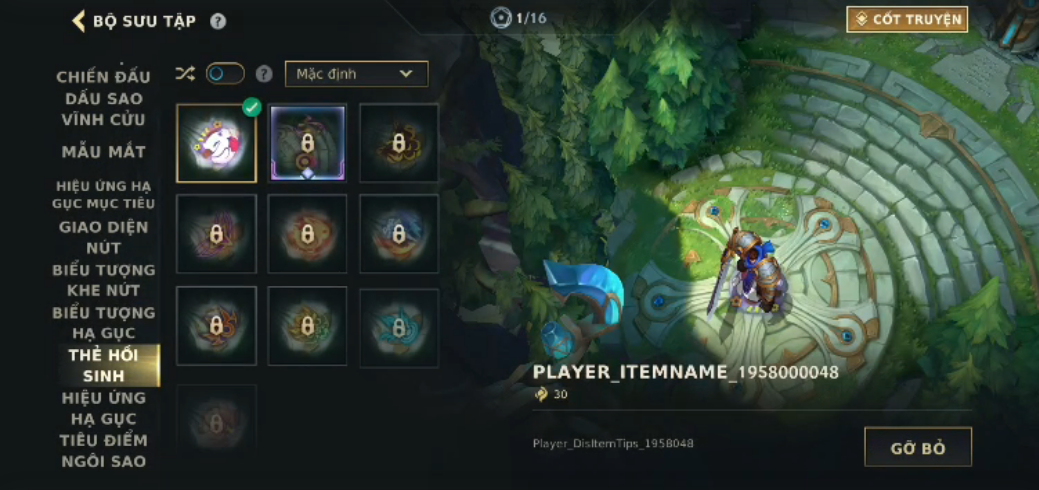Image resolution: width=1039 pixels, height=490 pixels.
Task: Toggle the random shuffle switch
Action: pos(225,74)
